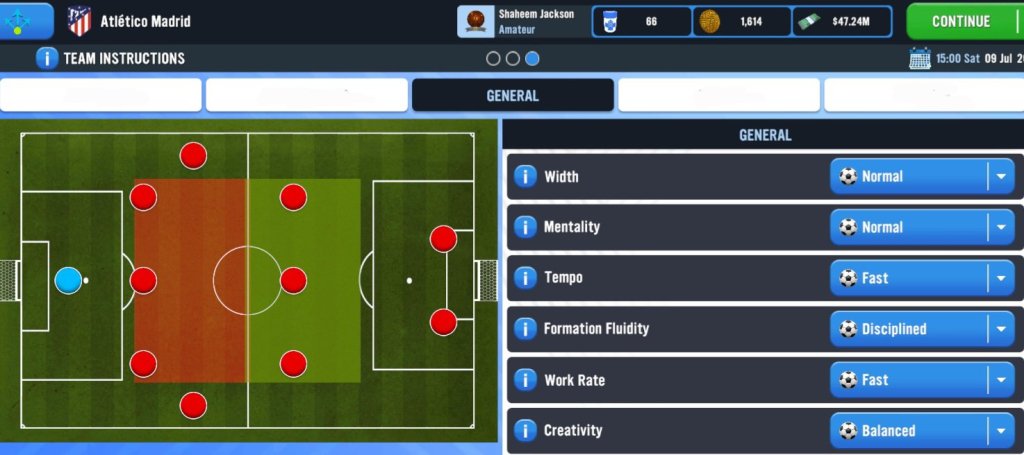This screenshot has height=455, width=1024.
Task: View the Creativity info icon
Action: 525,431
